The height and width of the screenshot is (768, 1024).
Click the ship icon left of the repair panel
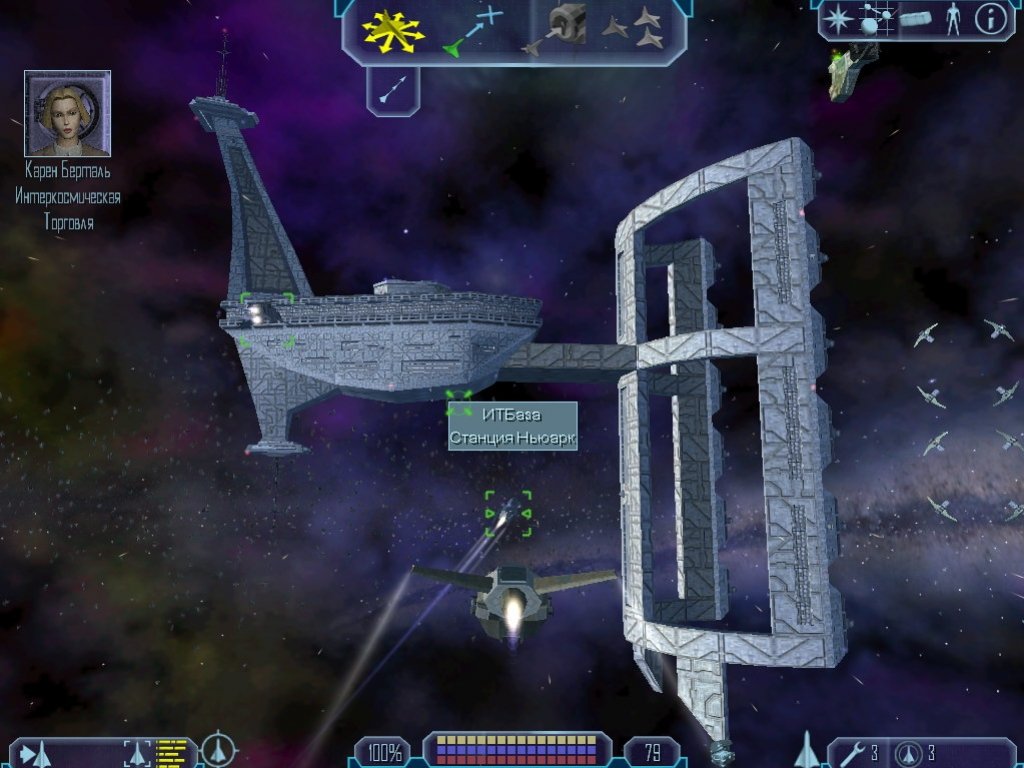click(x=807, y=749)
